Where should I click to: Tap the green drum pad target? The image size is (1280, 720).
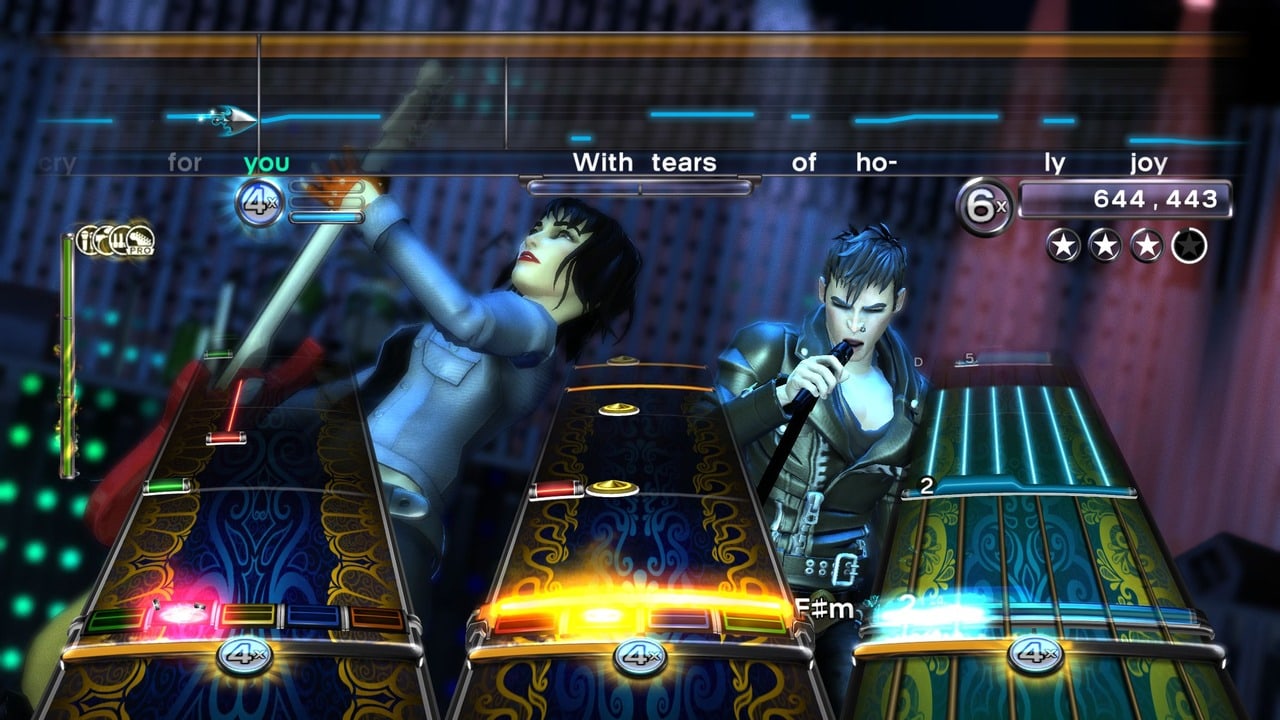click(x=754, y=622)
